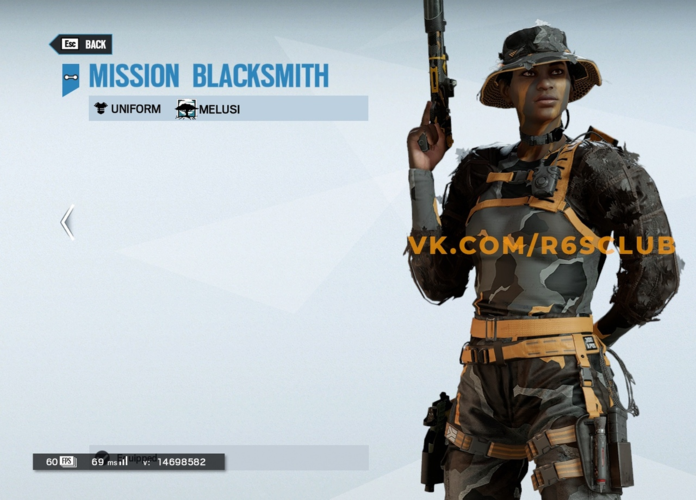The image size is (696, 500).
Task: Click the left arrow to view previous item
Action: 67,221
